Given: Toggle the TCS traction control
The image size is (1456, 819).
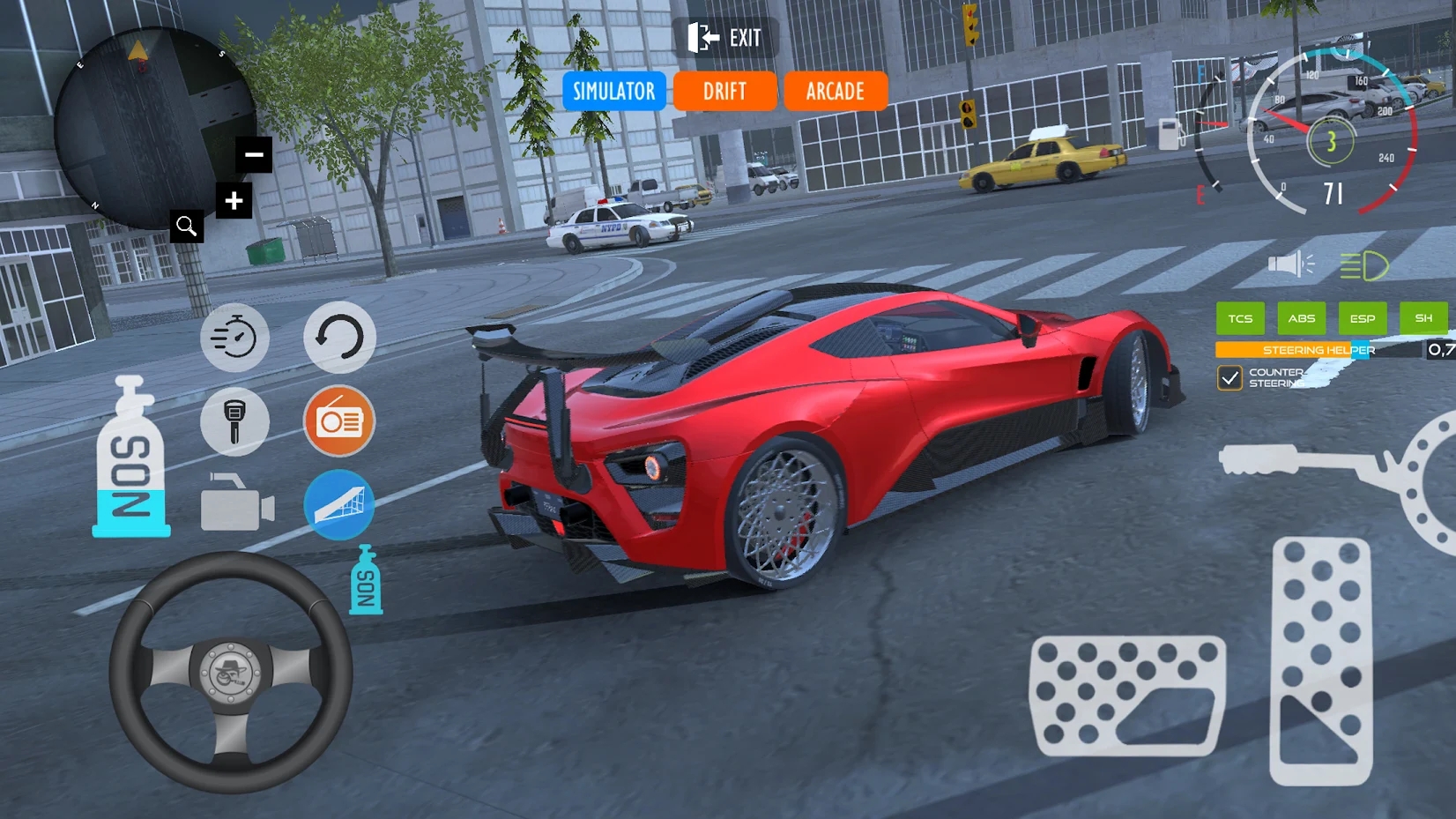Looking at the screenshot, I should tap(1240, 318).
